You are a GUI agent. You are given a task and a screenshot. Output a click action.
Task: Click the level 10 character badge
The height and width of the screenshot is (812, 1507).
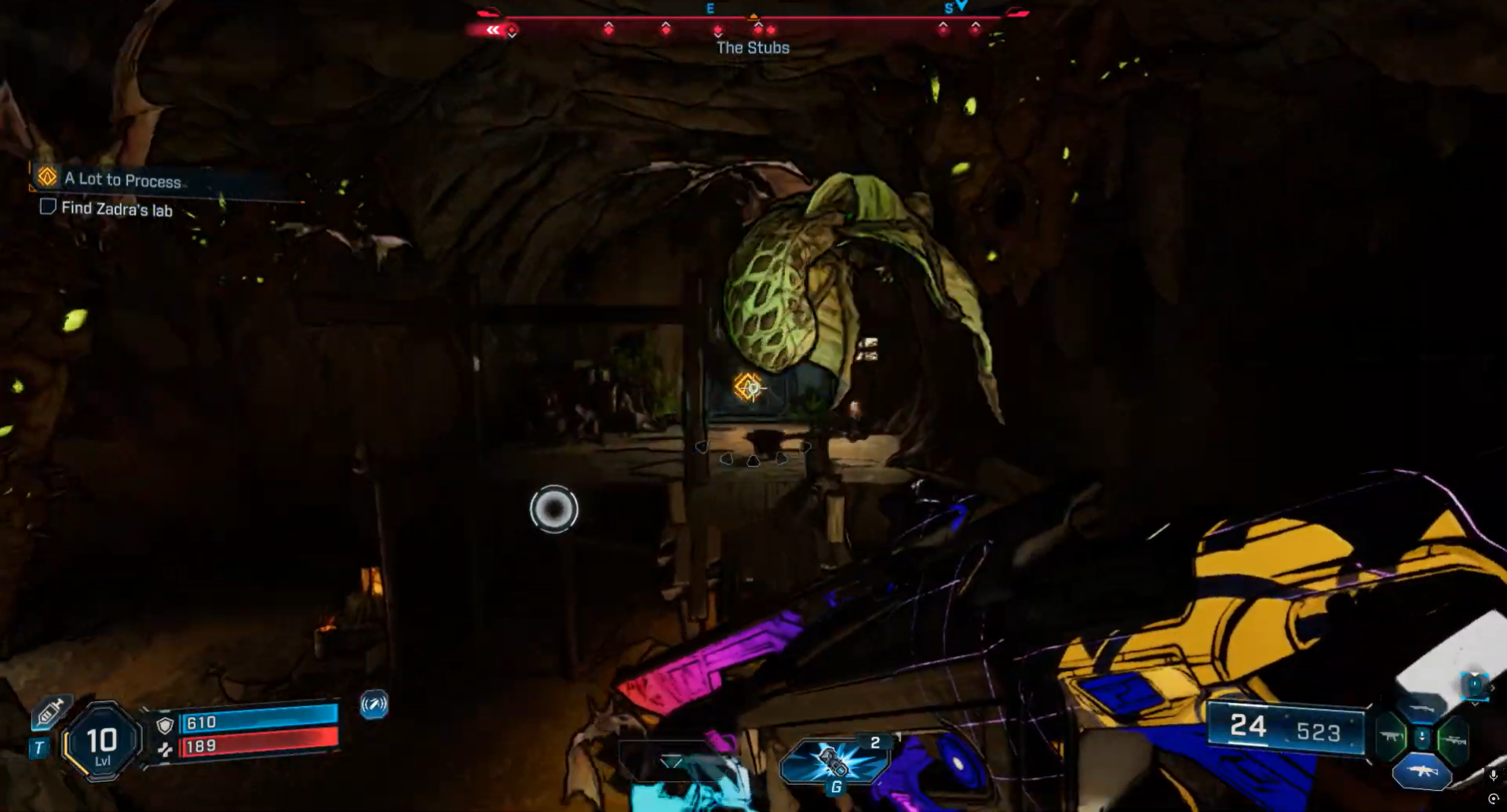pos(102,742)
